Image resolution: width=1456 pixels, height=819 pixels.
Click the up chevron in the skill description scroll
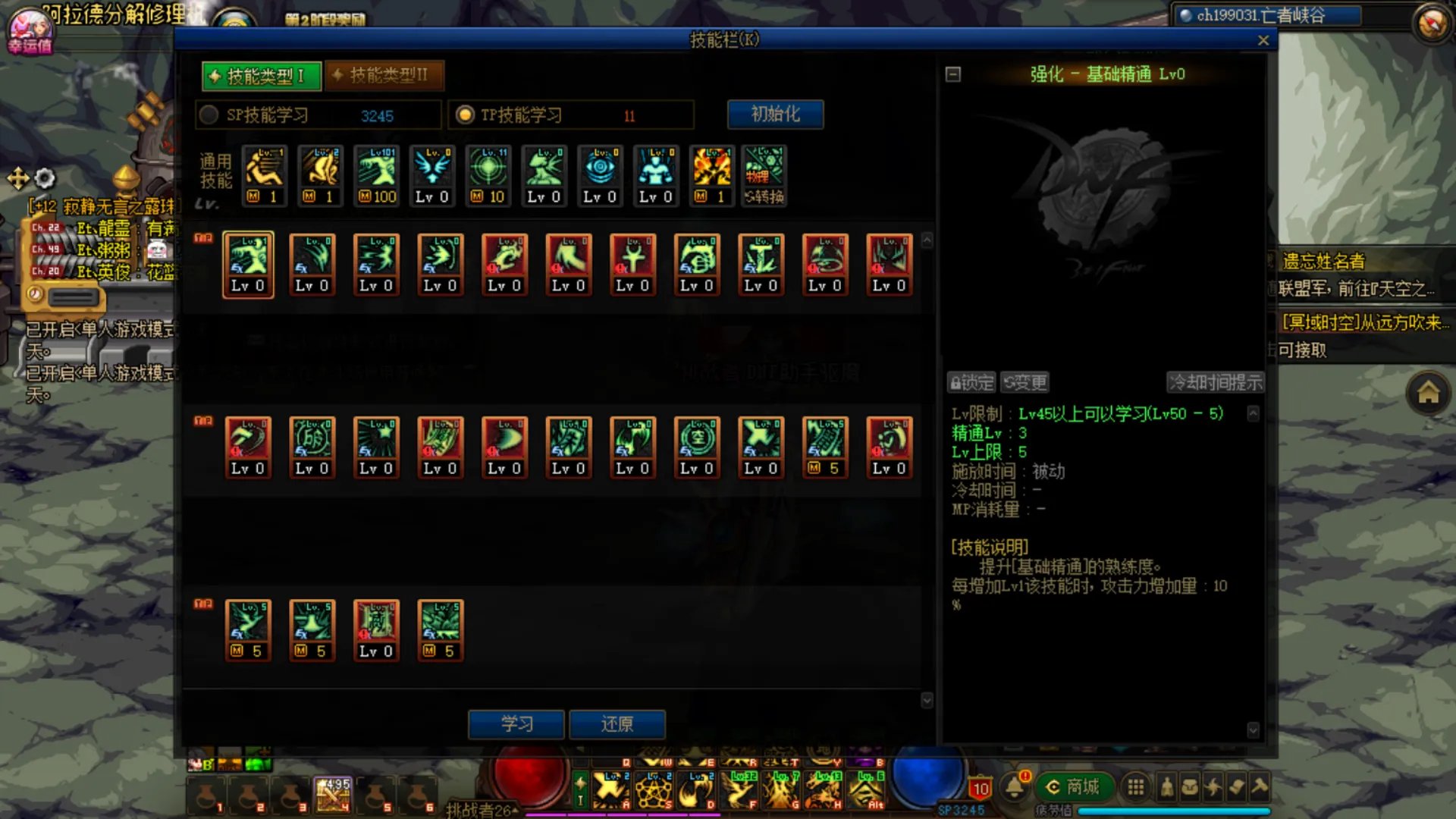point(1252,414)
